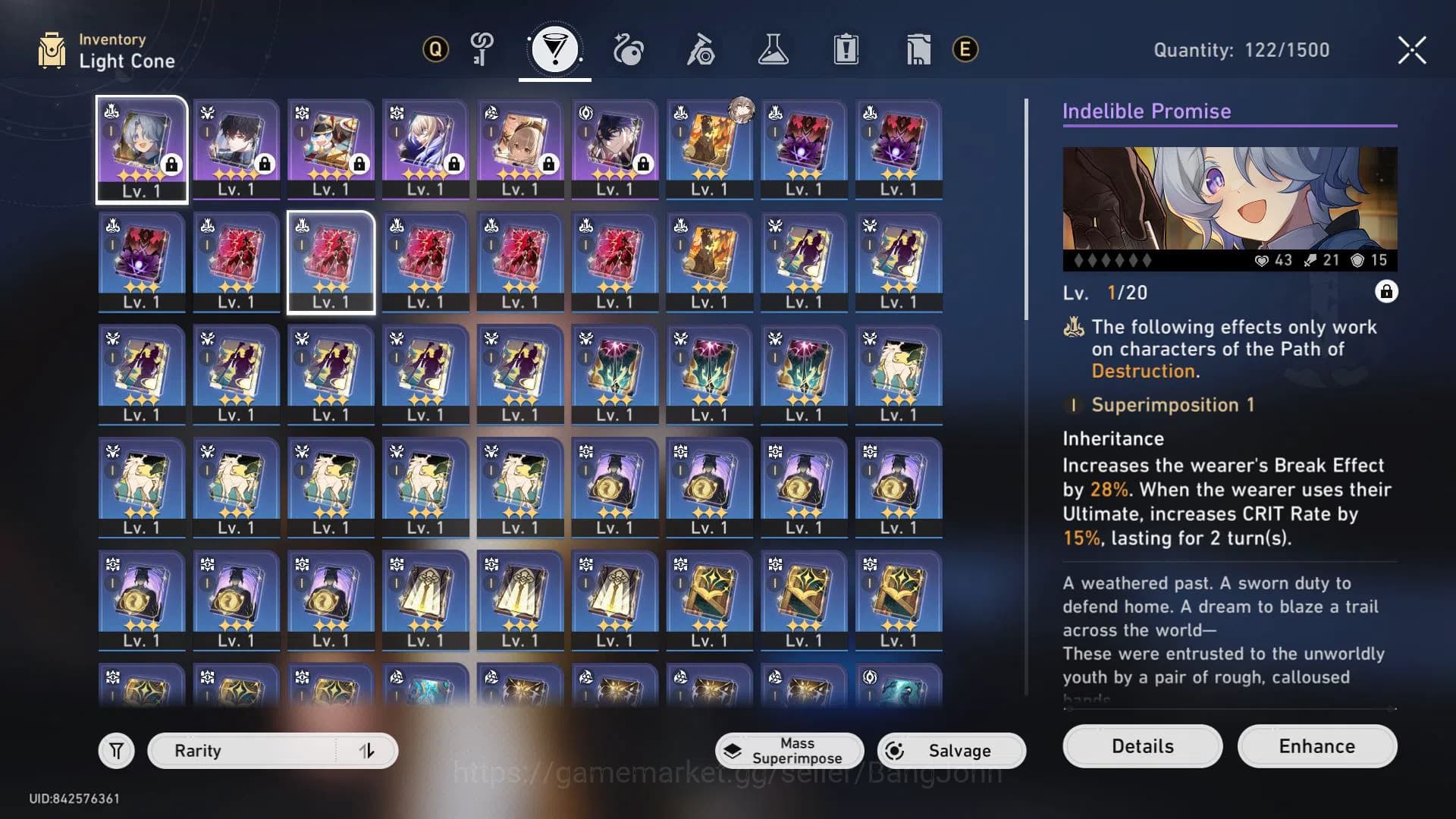
Task: Open the Salvage menu
Action: [x=951, y=751]
